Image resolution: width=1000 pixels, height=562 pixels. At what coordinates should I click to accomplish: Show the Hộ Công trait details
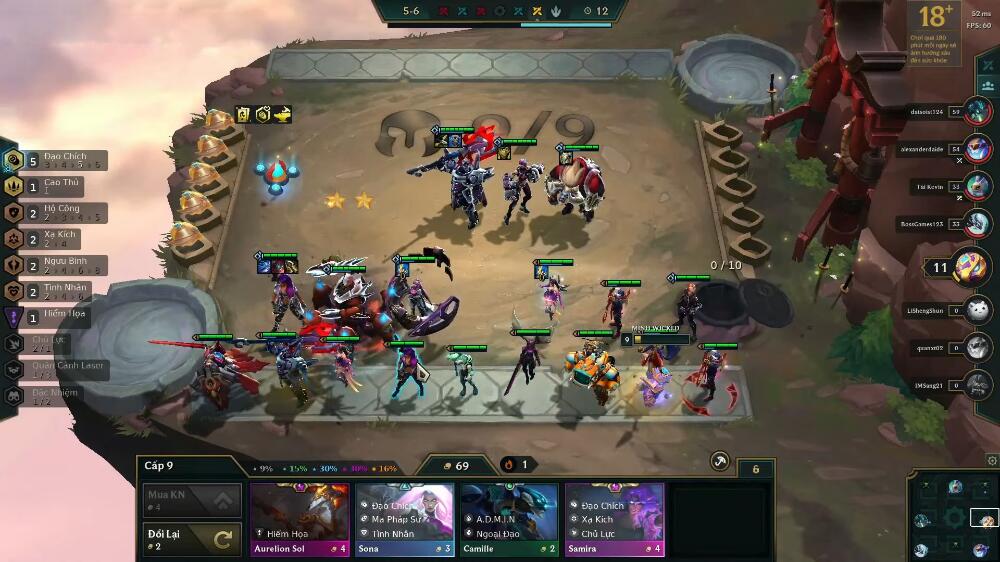click(60, 212)
